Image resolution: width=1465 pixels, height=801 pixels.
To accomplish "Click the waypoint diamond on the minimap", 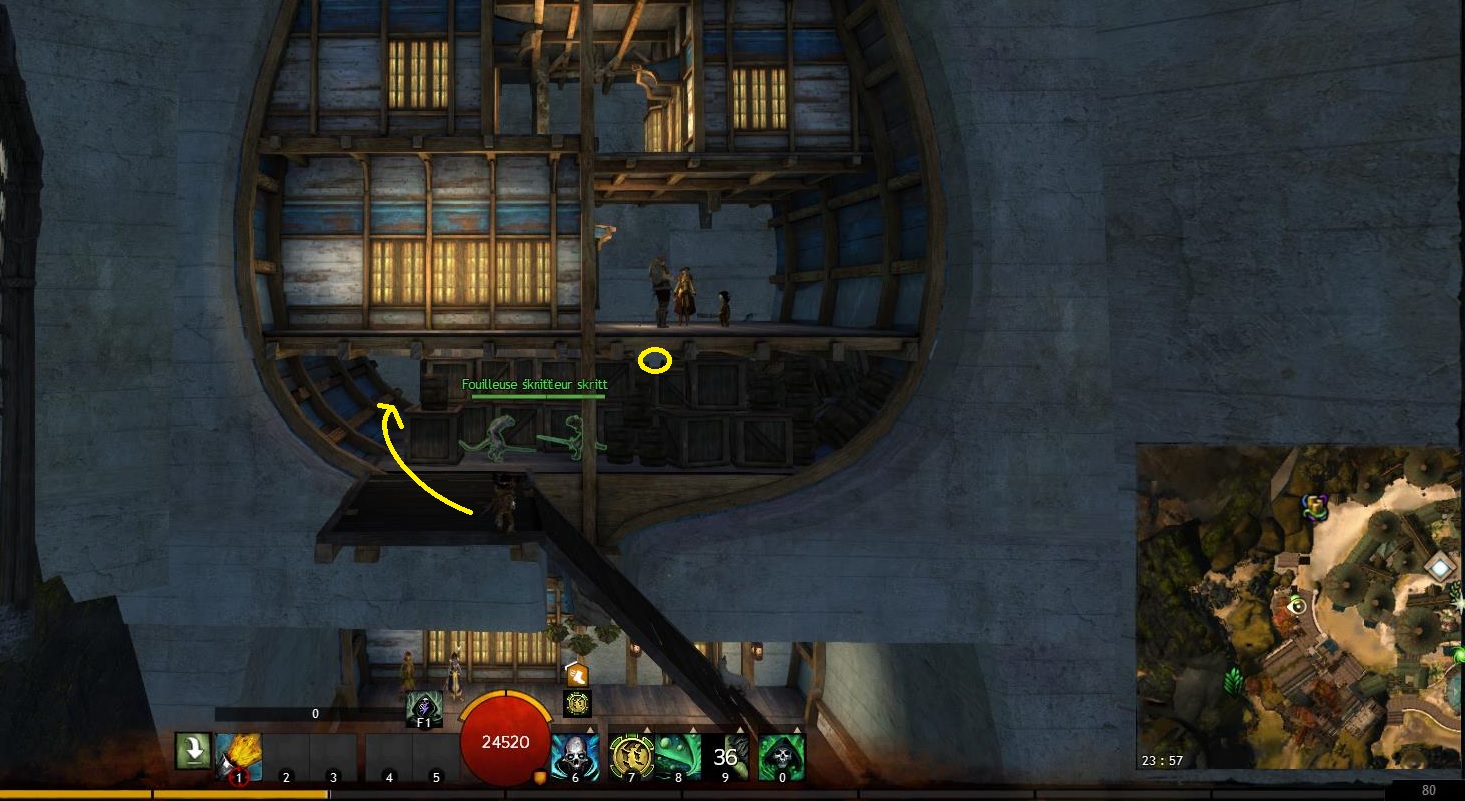I will pos(1438,568).
